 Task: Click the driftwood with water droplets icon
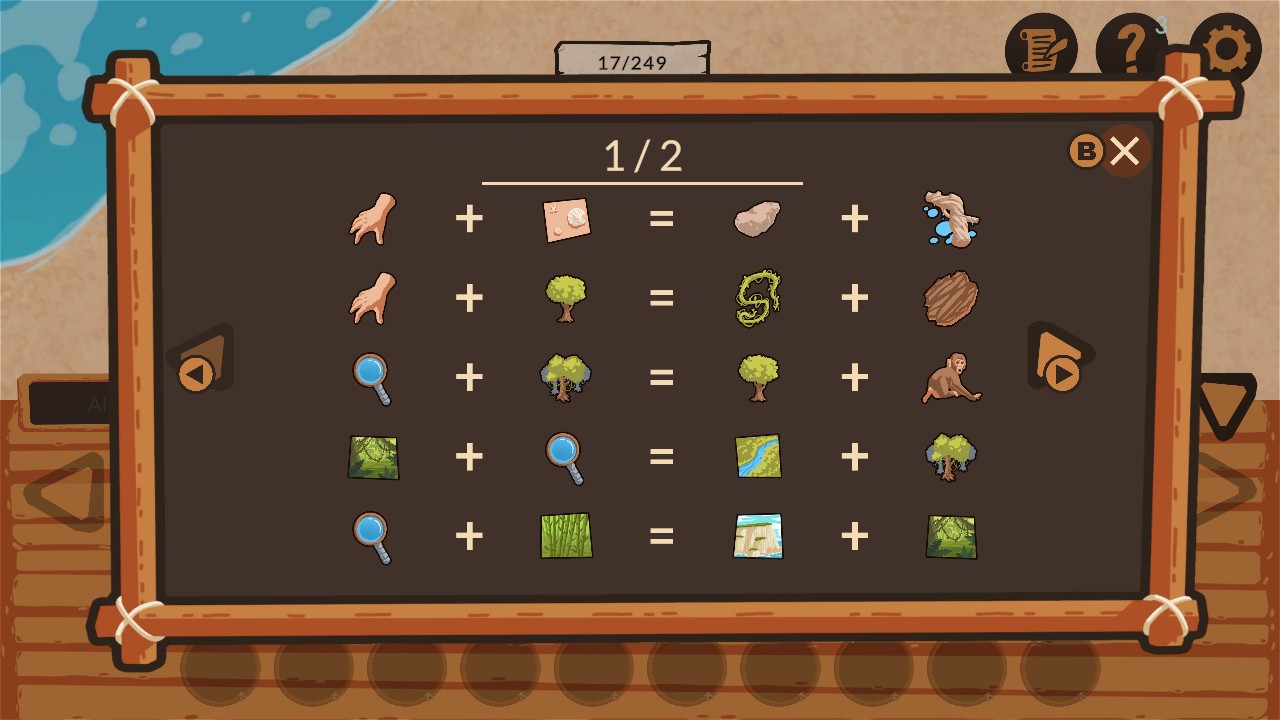(x=949, y=218)
